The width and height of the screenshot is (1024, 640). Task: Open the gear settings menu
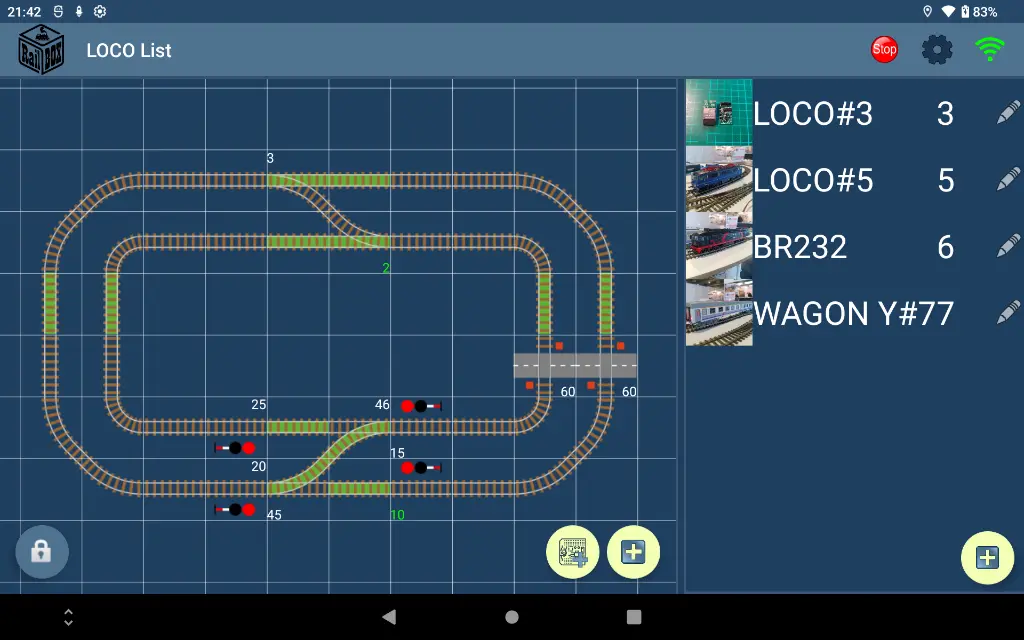click(x=937, y=49)
